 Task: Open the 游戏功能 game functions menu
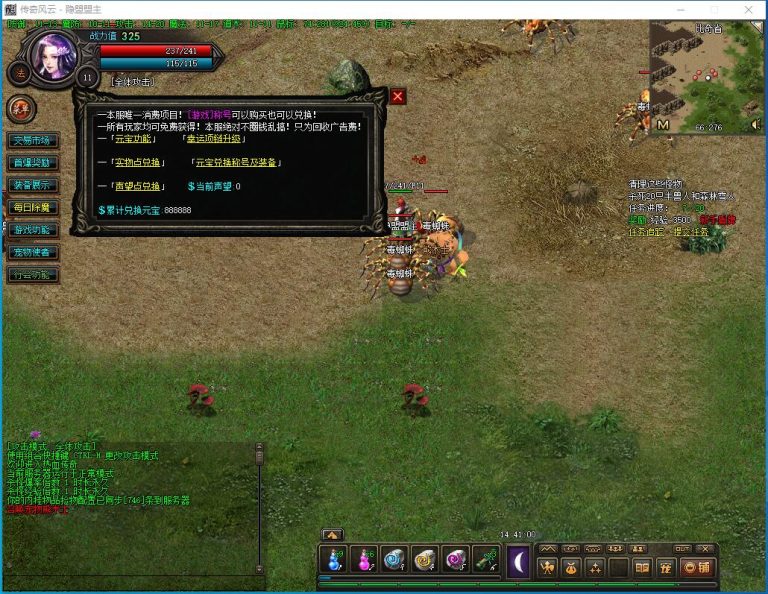[32, 230]
